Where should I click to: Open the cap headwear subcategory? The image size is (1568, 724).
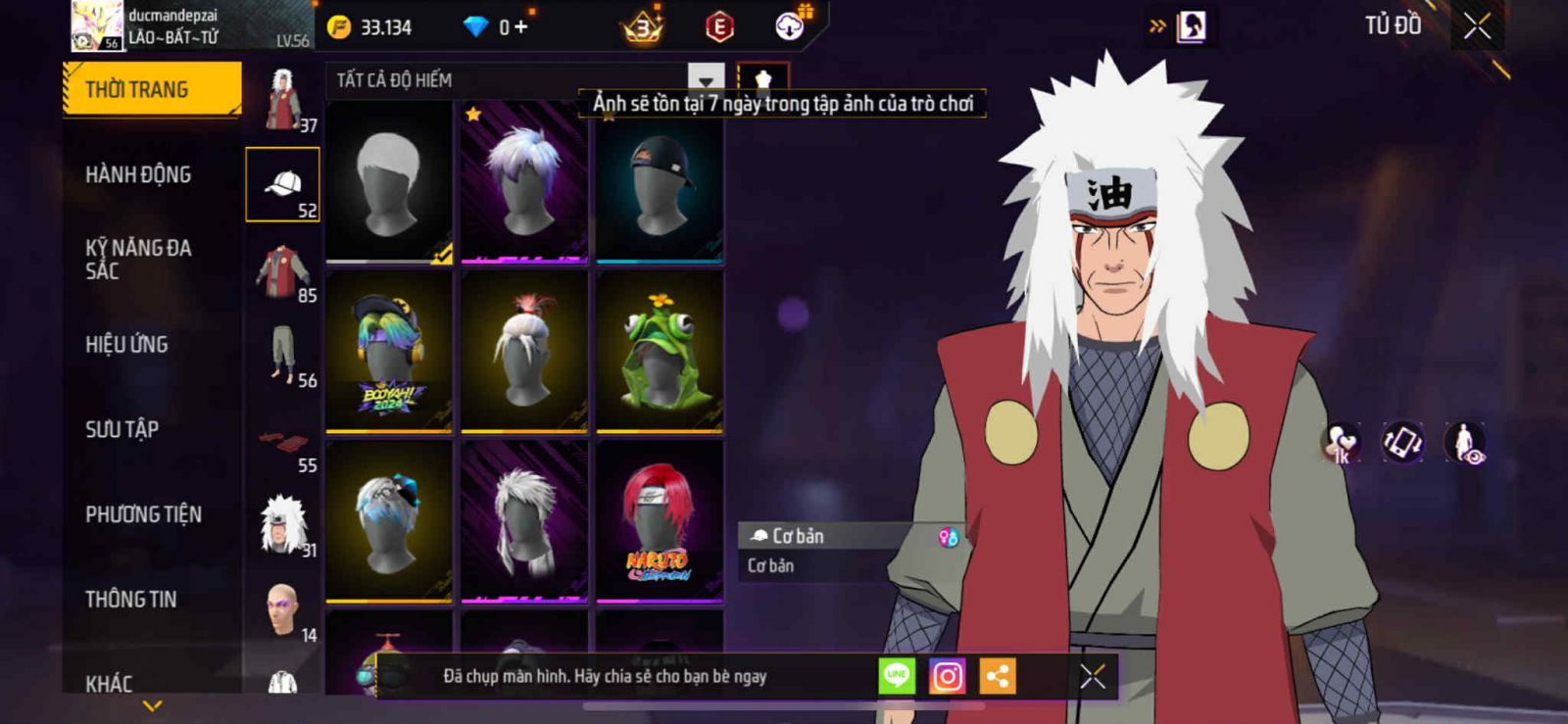(x=282, y=184)
